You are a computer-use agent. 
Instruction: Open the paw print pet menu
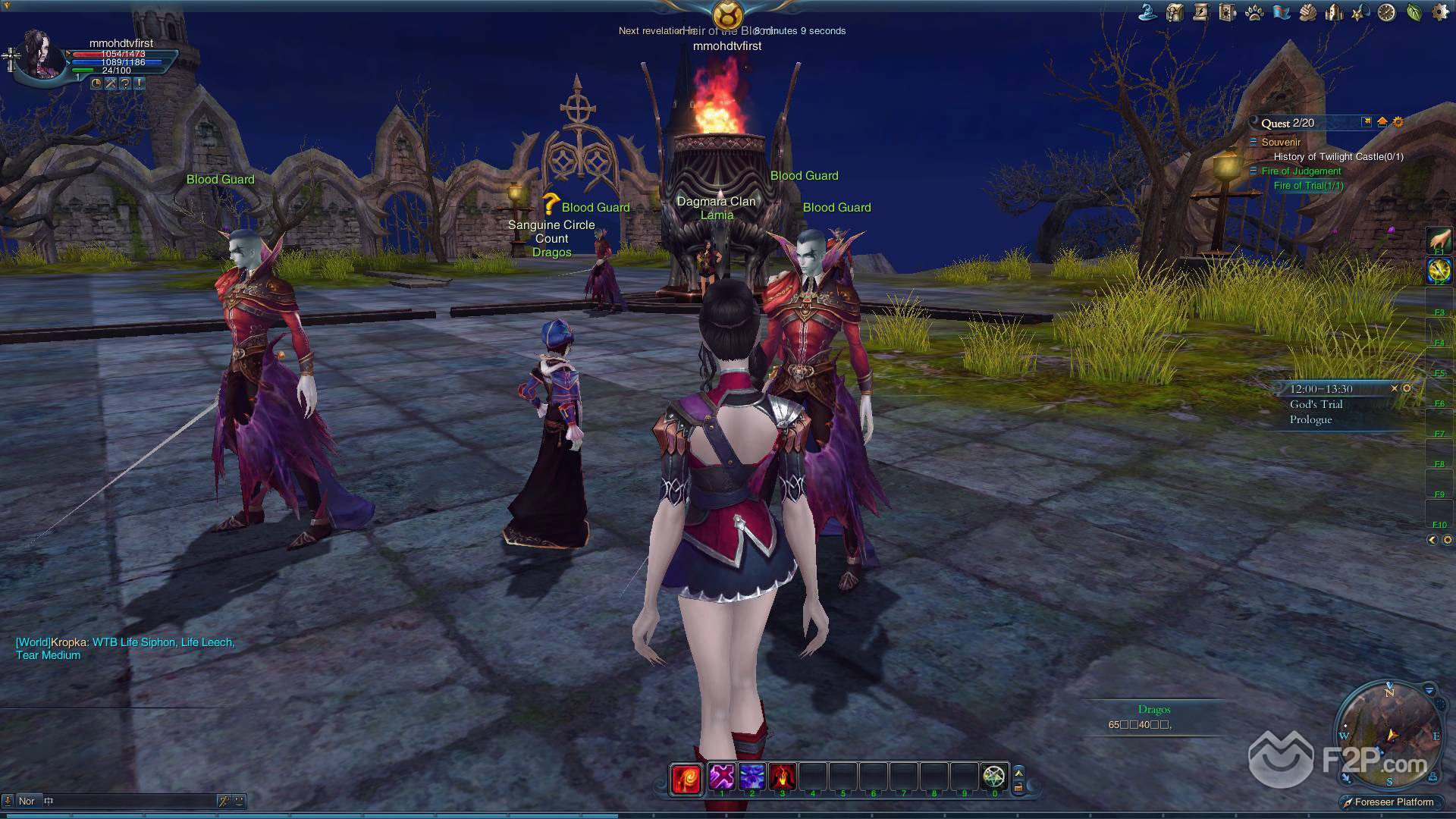[1254, 12]
